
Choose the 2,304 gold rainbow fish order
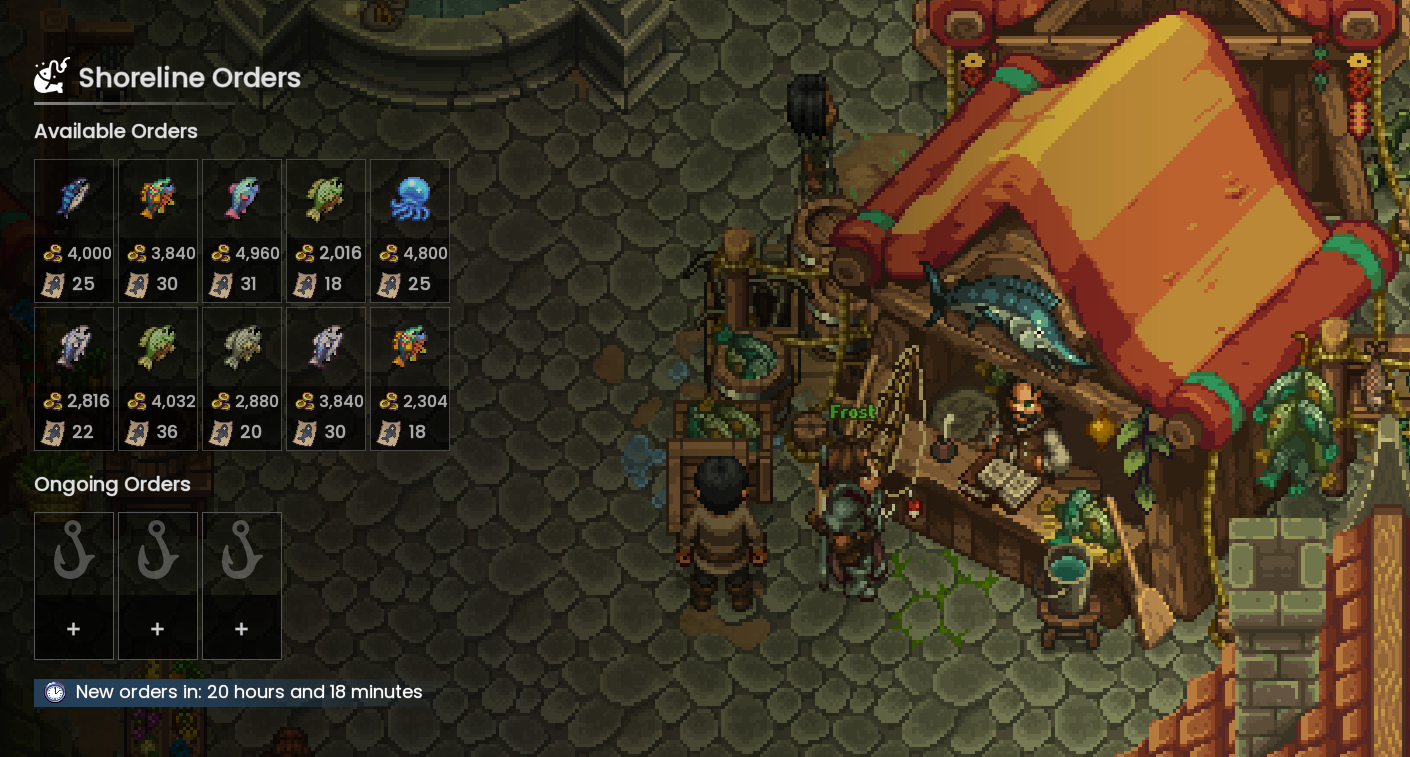[410, 379]
